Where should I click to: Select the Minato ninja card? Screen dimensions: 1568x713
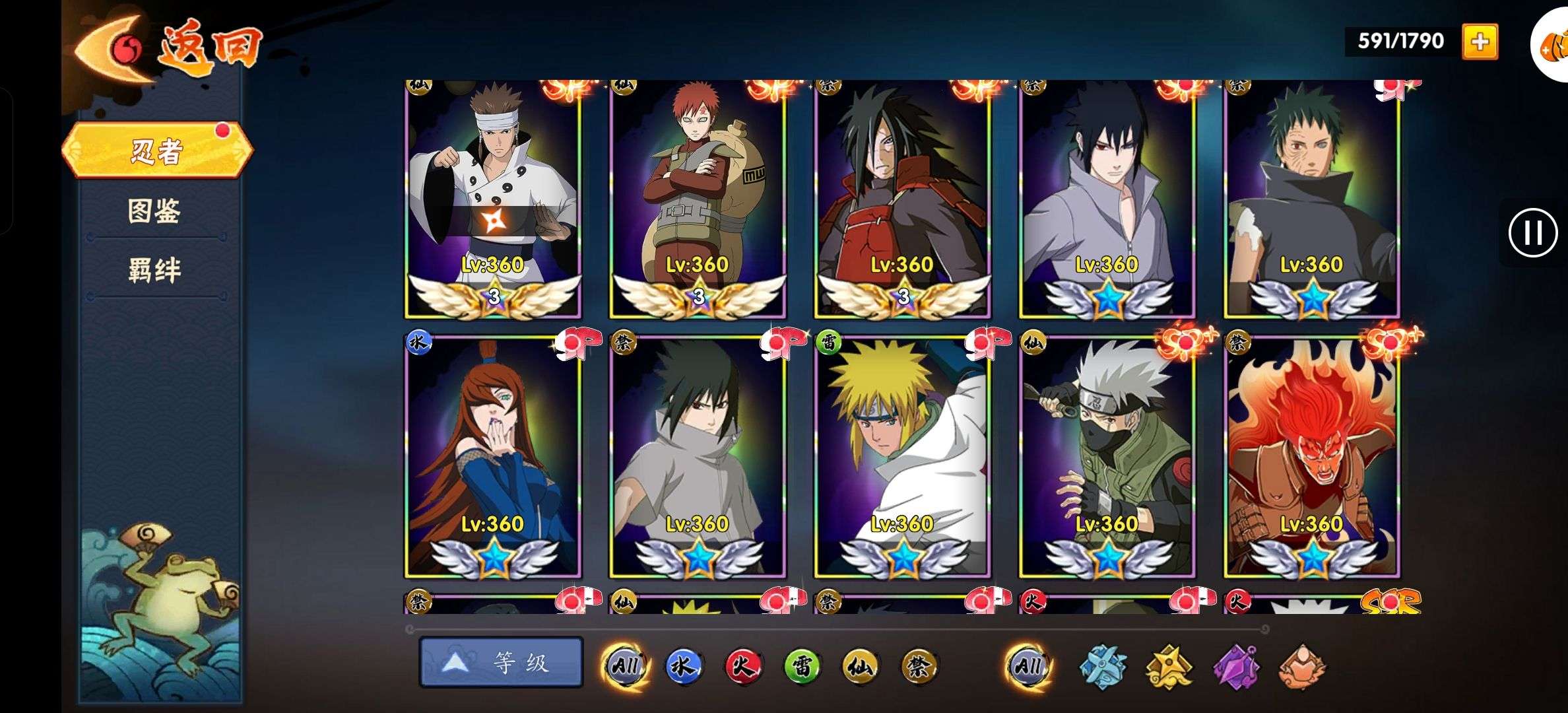tap(902, 457)
